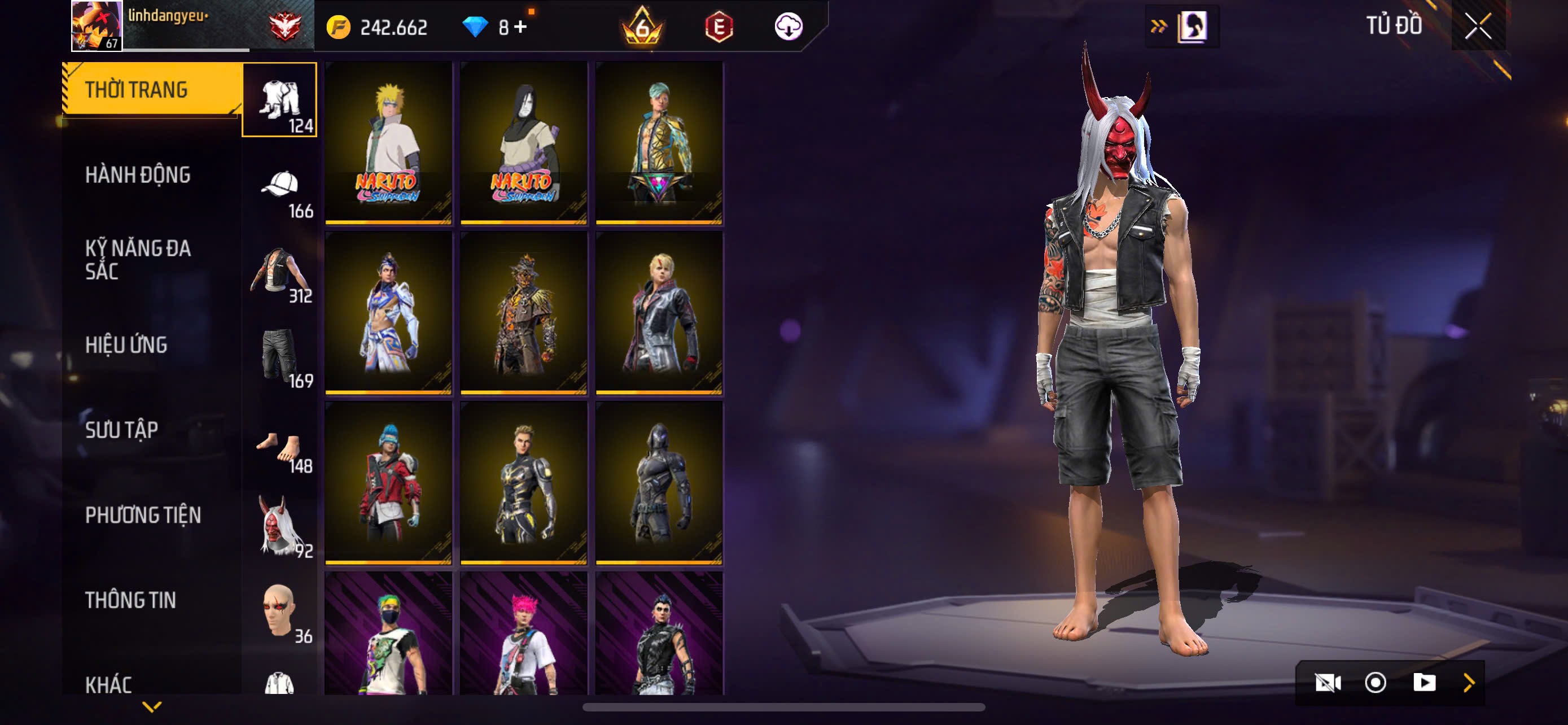Image resolution: width=1568 pixels, height=725 pixels.
Task: Pick the yellow-haired Naruto Shippuden outfit
Action: point(388,142)
